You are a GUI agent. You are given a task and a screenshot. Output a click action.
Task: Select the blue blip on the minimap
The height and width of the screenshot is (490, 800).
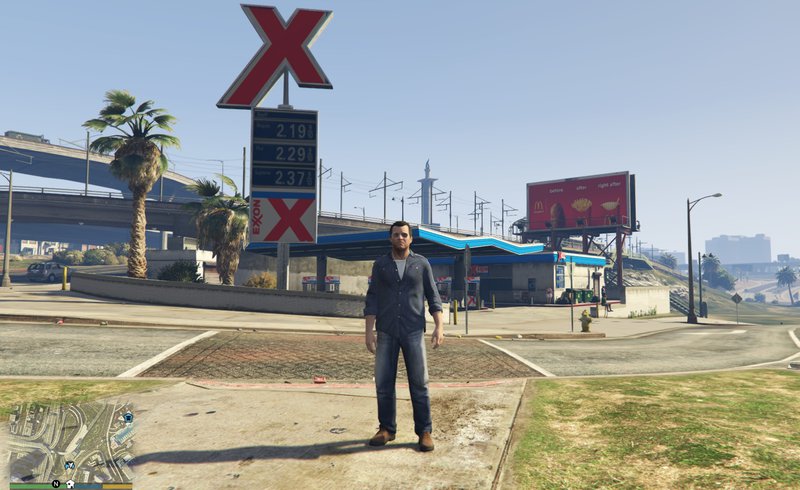point(128,417)
